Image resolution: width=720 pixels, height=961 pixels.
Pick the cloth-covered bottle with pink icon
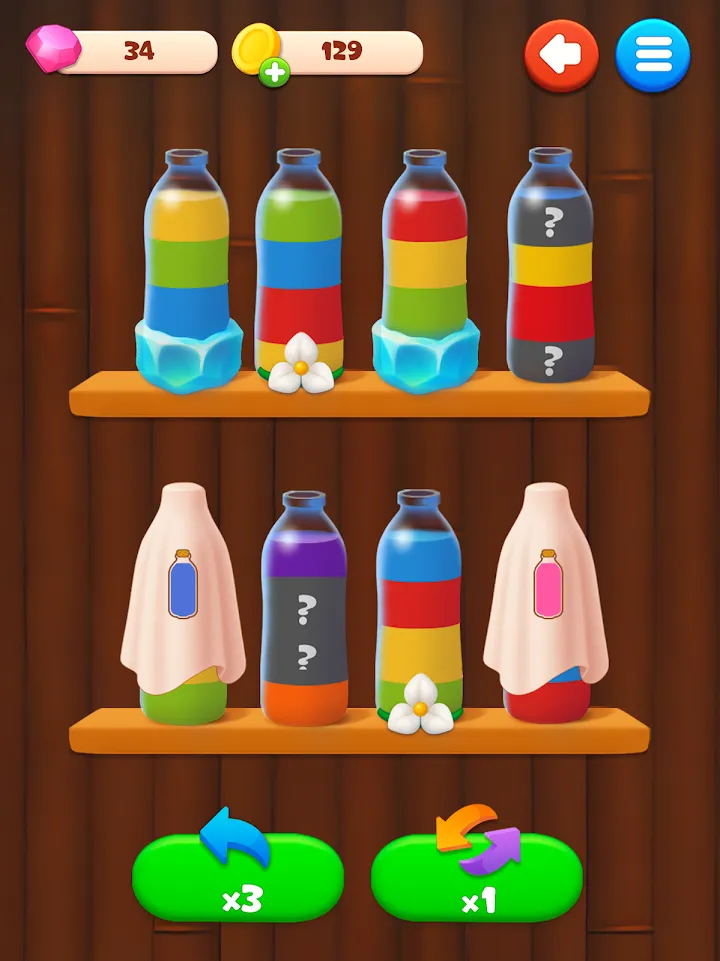pos(546,600)
